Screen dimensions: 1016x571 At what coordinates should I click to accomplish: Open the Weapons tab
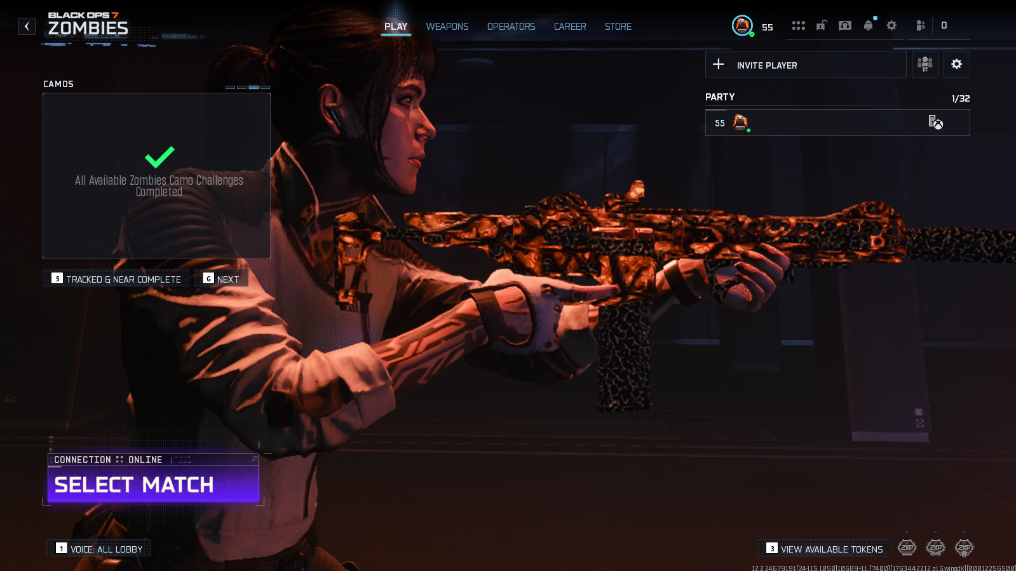(447, 26)
